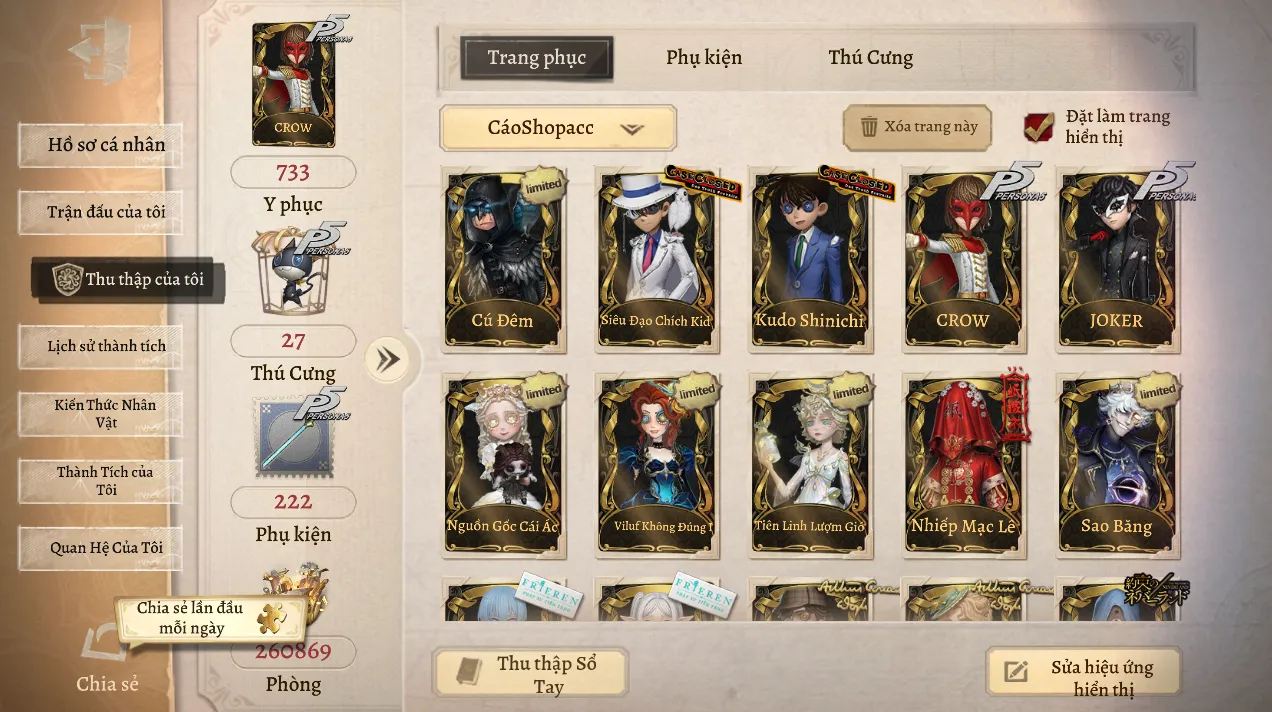Toggle the Đặt làm trang hiển thị checkbox

click(x=1040, y=127)
